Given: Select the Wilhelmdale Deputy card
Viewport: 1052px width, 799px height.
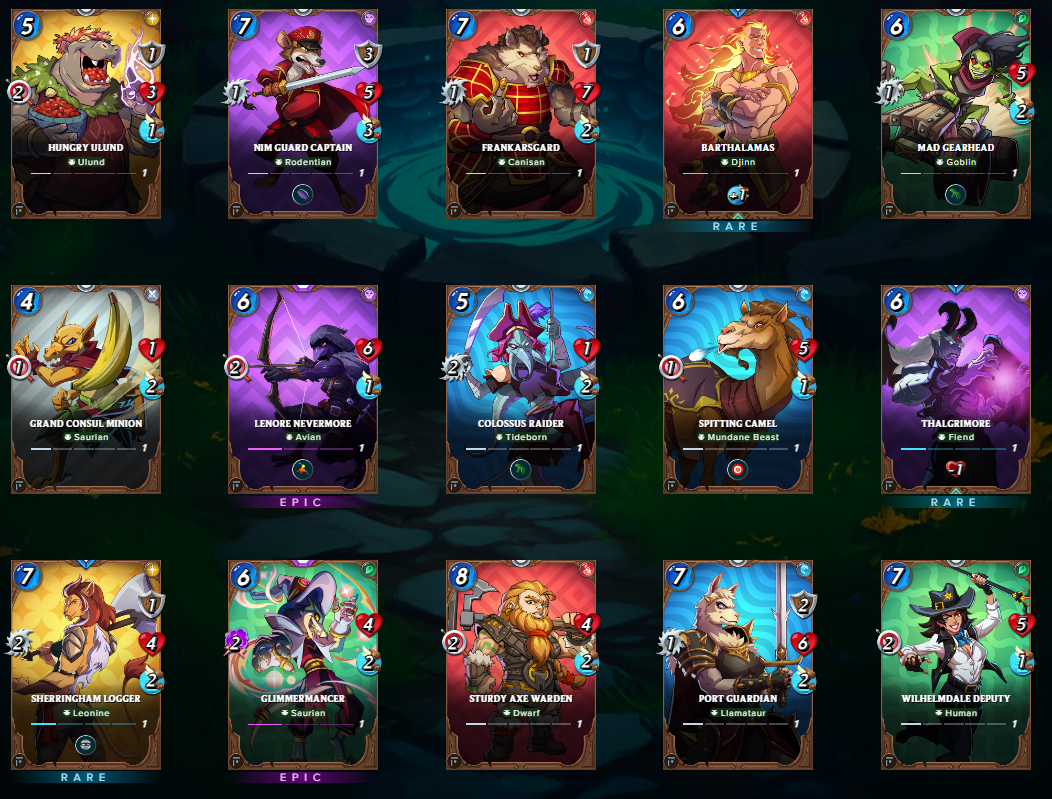Looking at the screenshot, I should [955, 664].
